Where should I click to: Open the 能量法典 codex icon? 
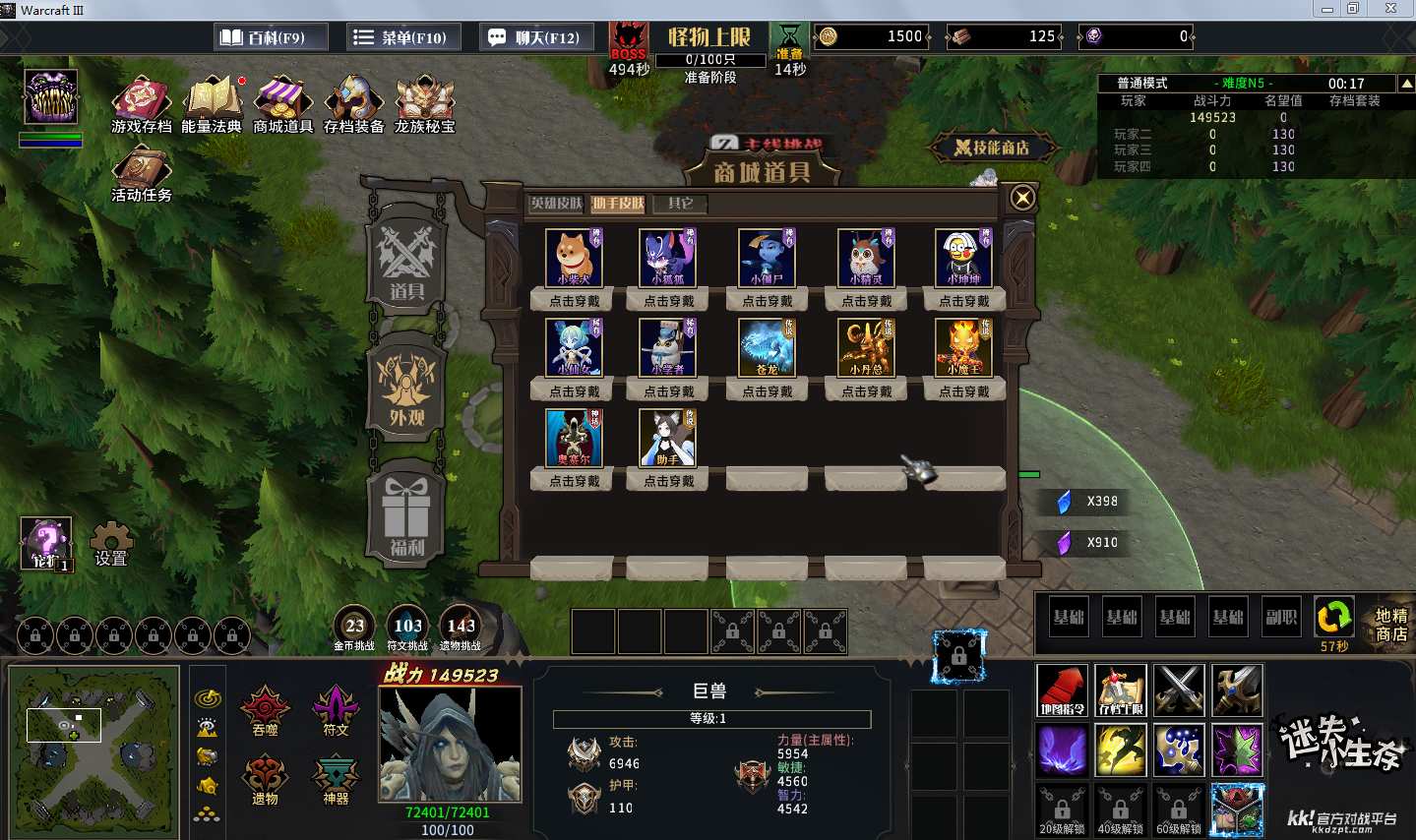click(212, 105)
